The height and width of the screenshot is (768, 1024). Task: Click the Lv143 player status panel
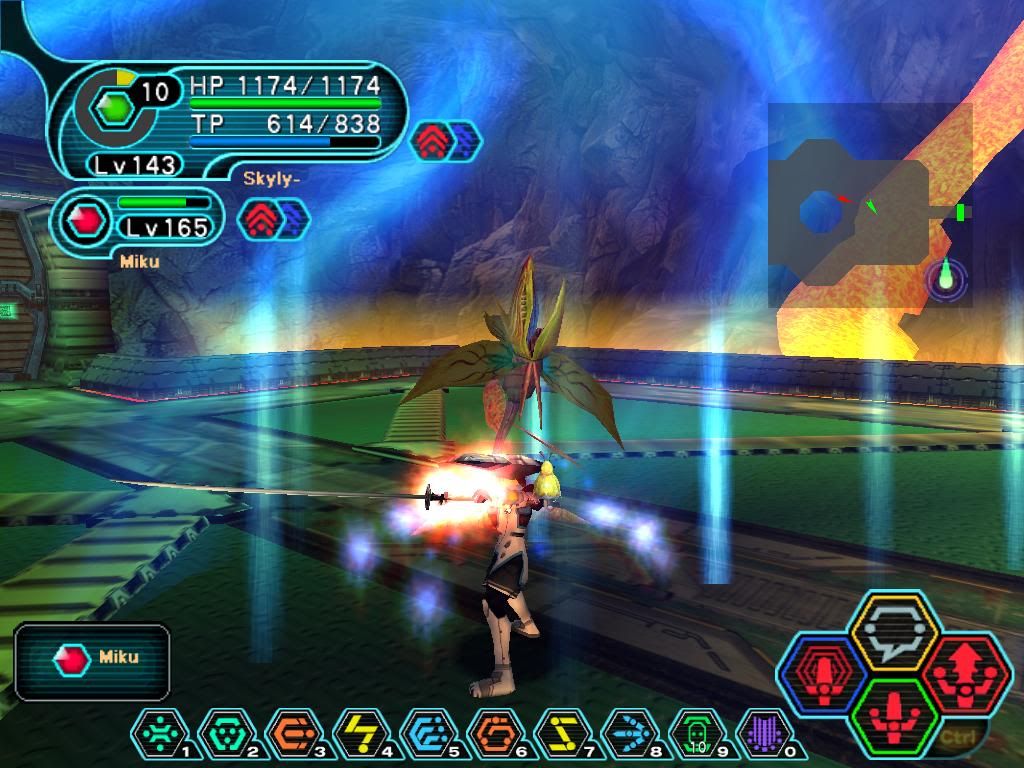(x=230, y=120)
